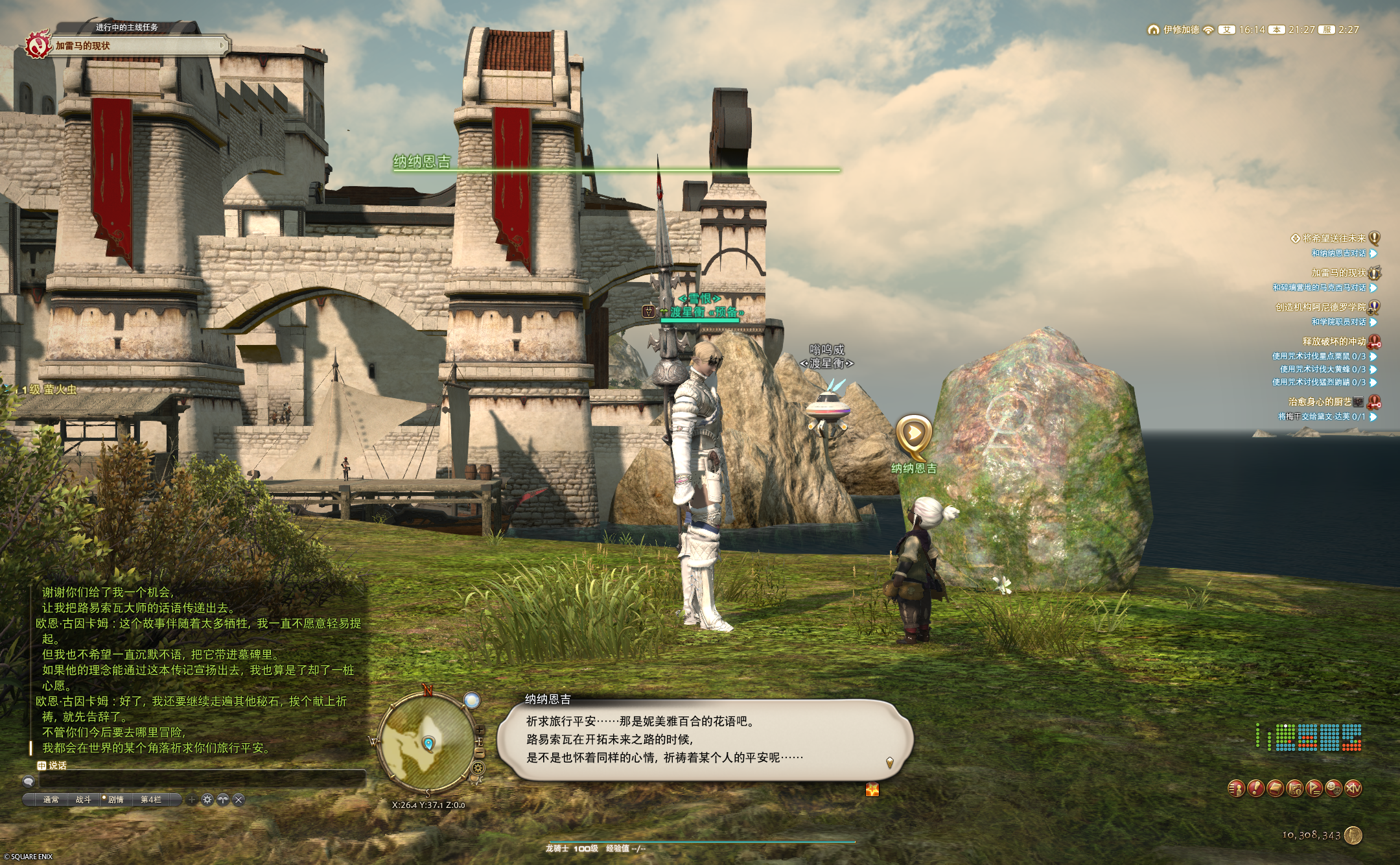Click the gear icon on the minimap edge
The width and height of the screenshot is (1400, 865).
point(478,768)
